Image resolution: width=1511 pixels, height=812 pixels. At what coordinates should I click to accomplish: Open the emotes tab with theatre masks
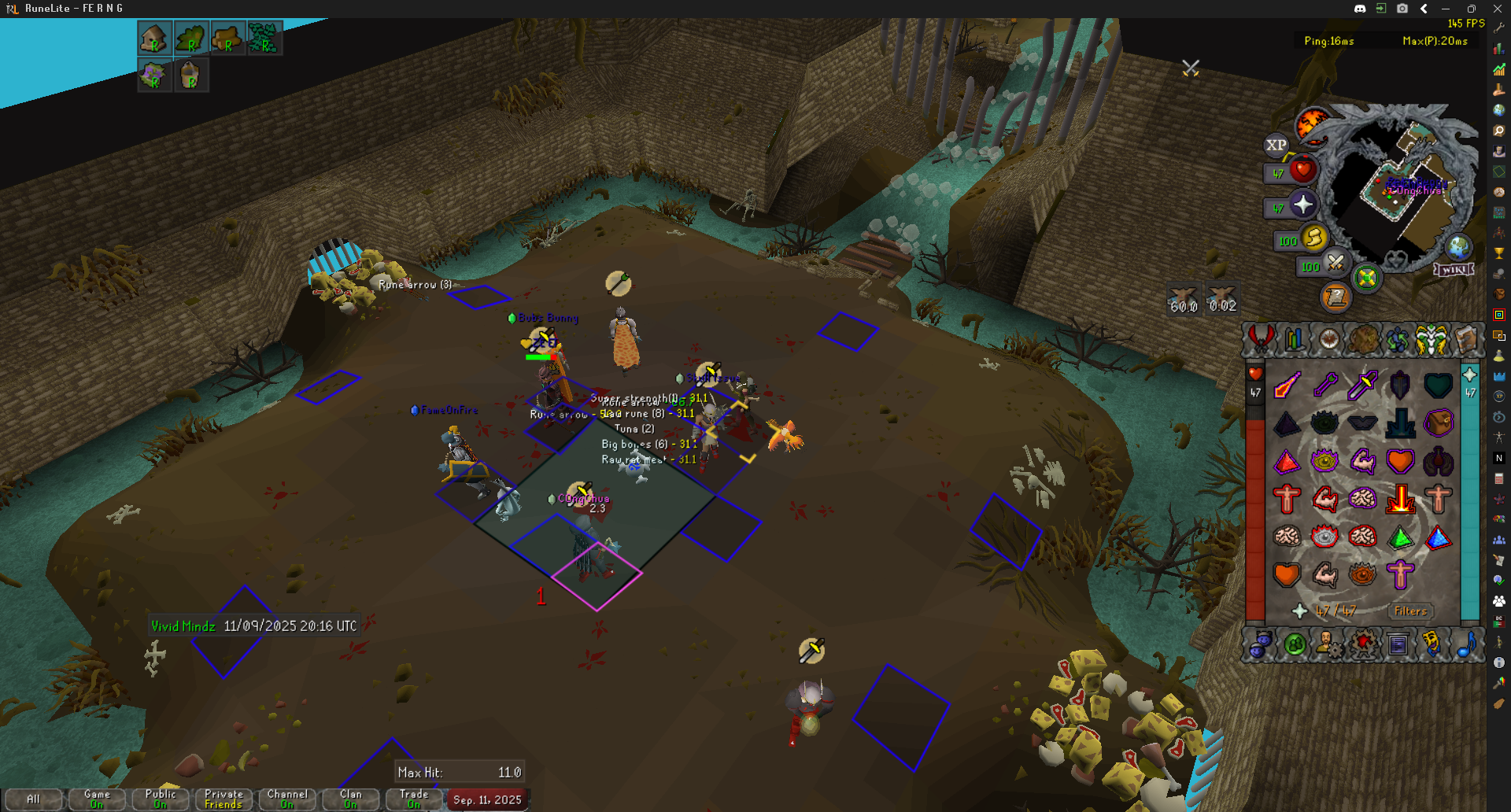point(1432,645)
